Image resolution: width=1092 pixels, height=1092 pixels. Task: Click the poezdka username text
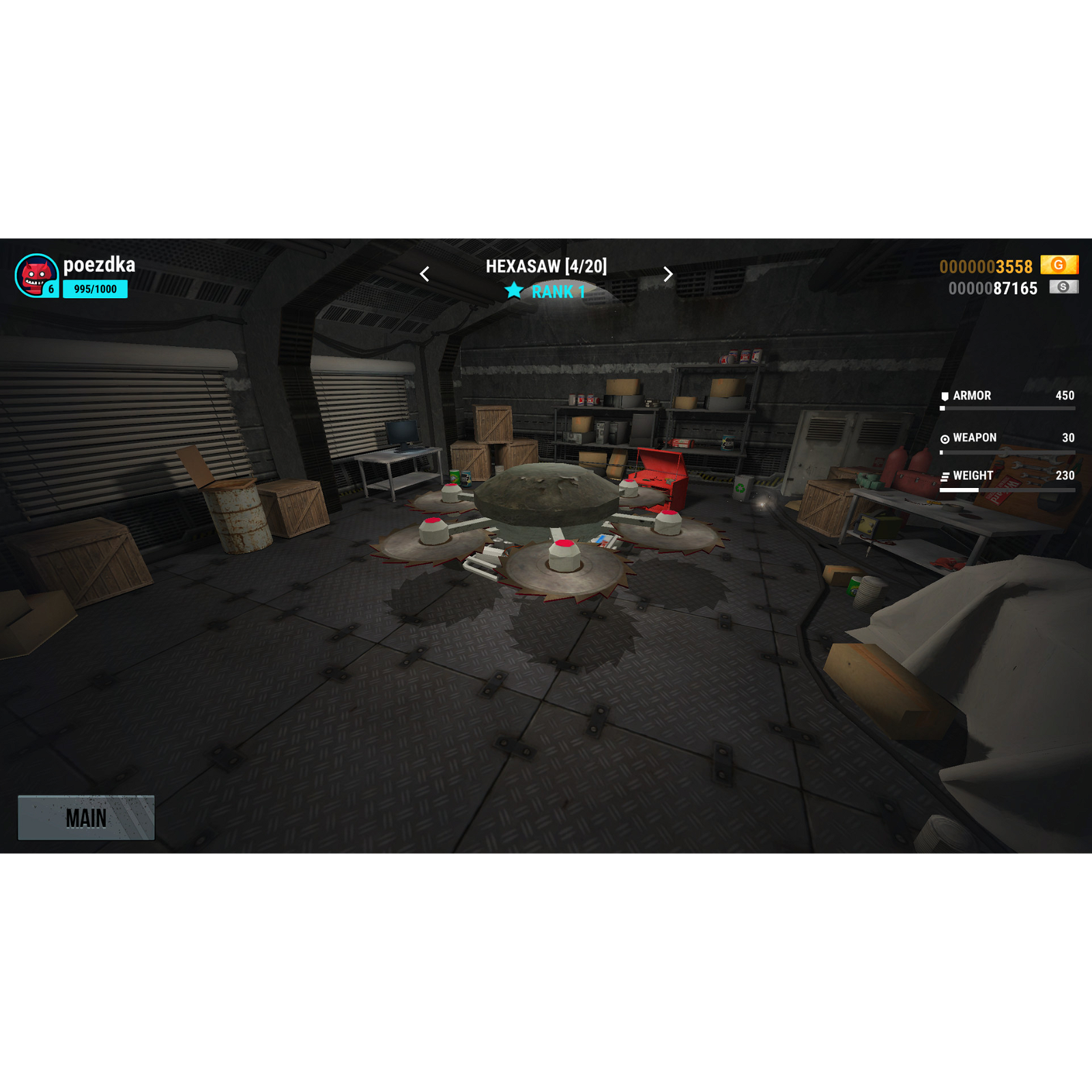[100, 265]
